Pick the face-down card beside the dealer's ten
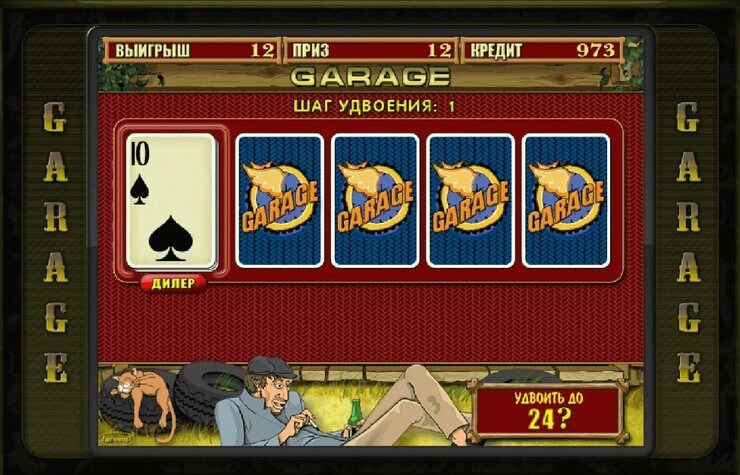740x475 pixels. point(279,200)
